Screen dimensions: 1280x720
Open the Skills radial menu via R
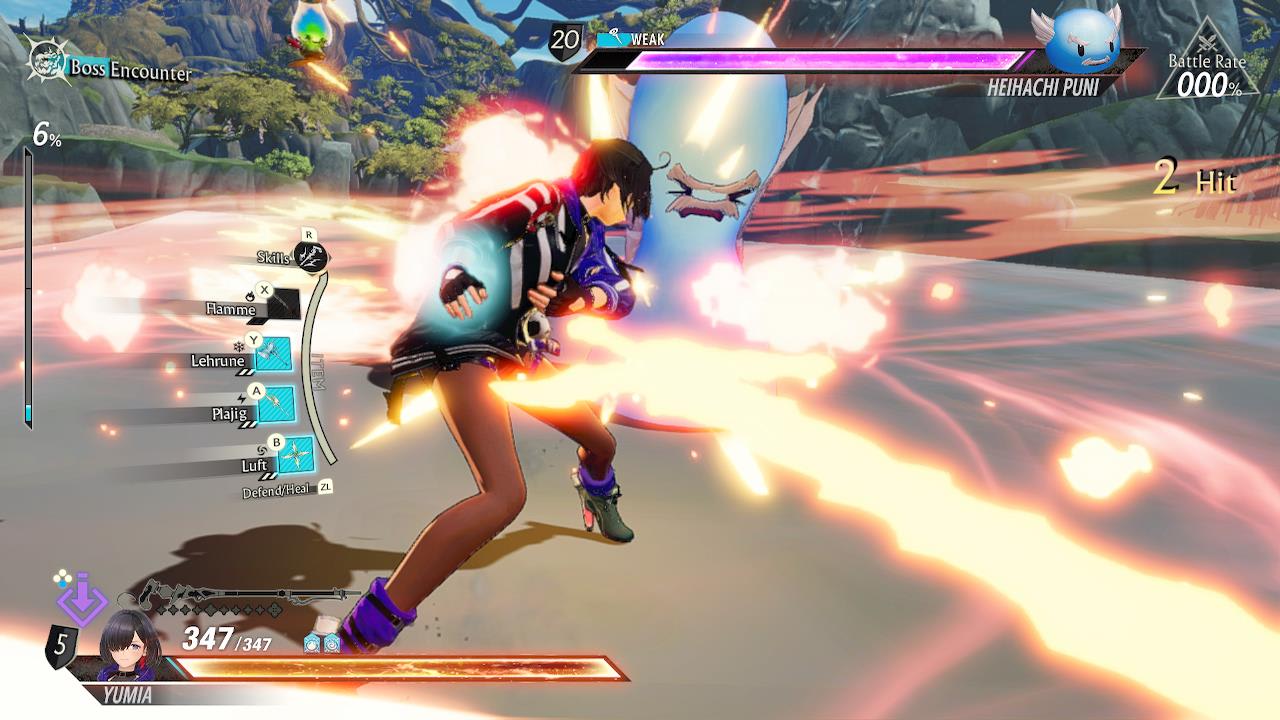(310, 257)
